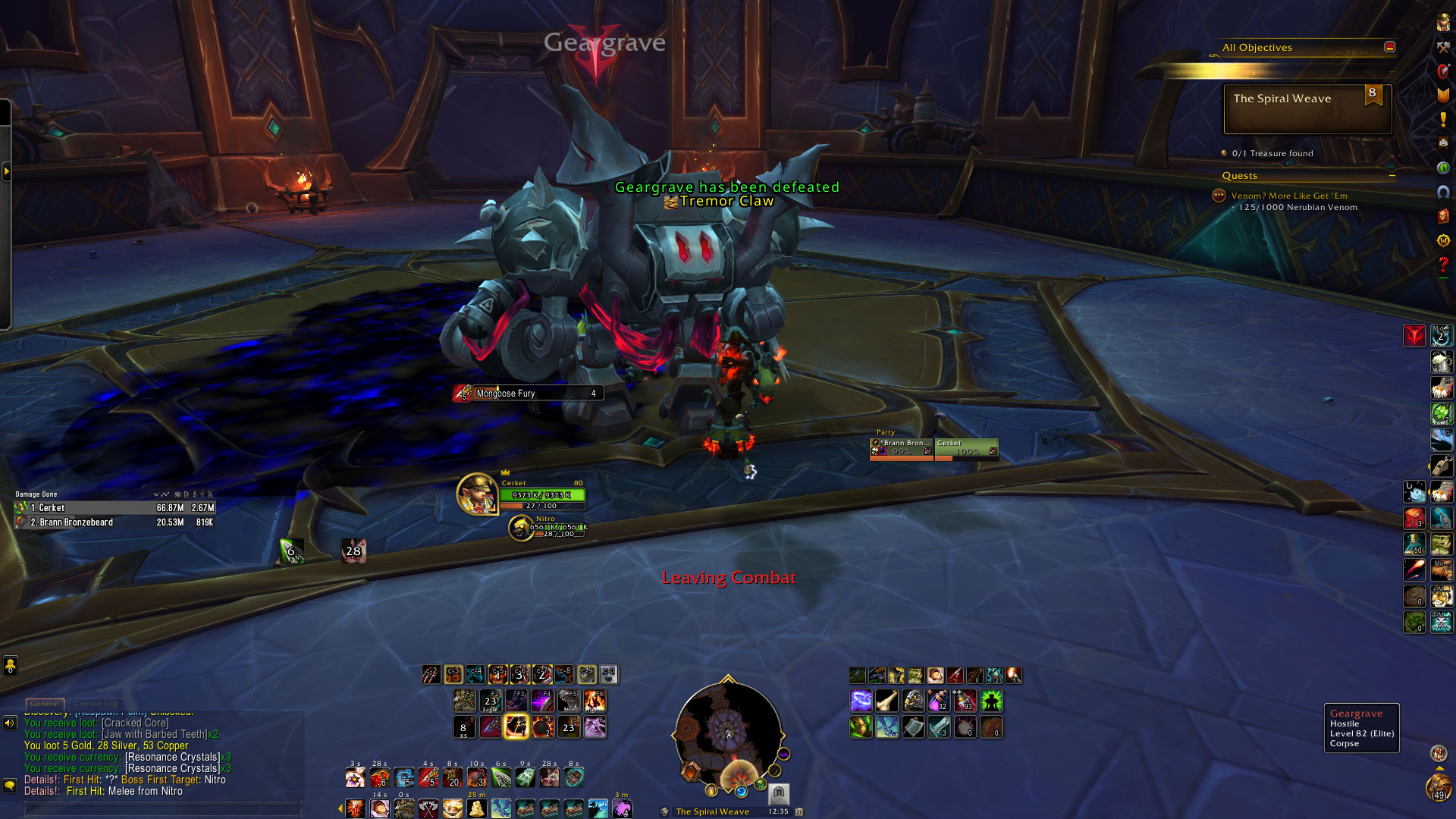
Task: Open the red question mark help button
Action: click(1443, 265)
